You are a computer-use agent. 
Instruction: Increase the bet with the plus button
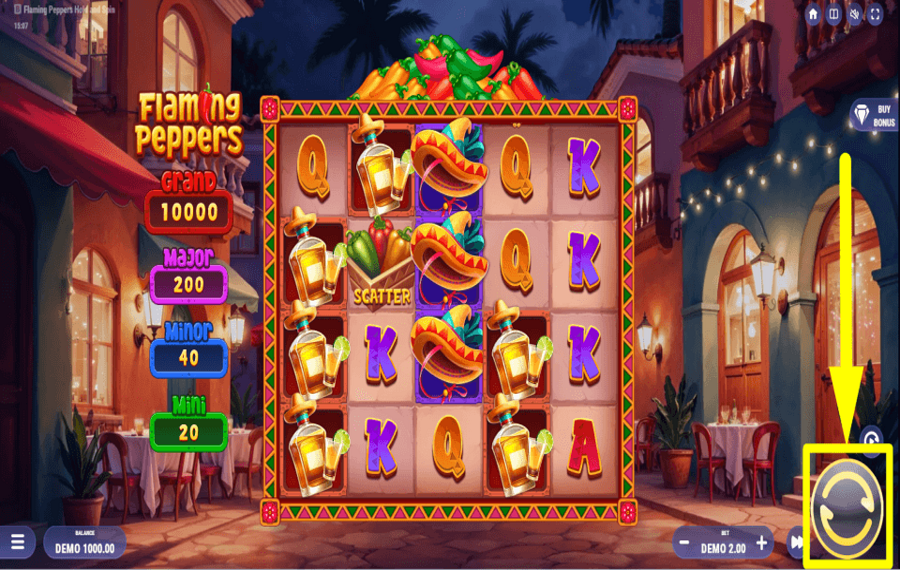pos(762,543)
